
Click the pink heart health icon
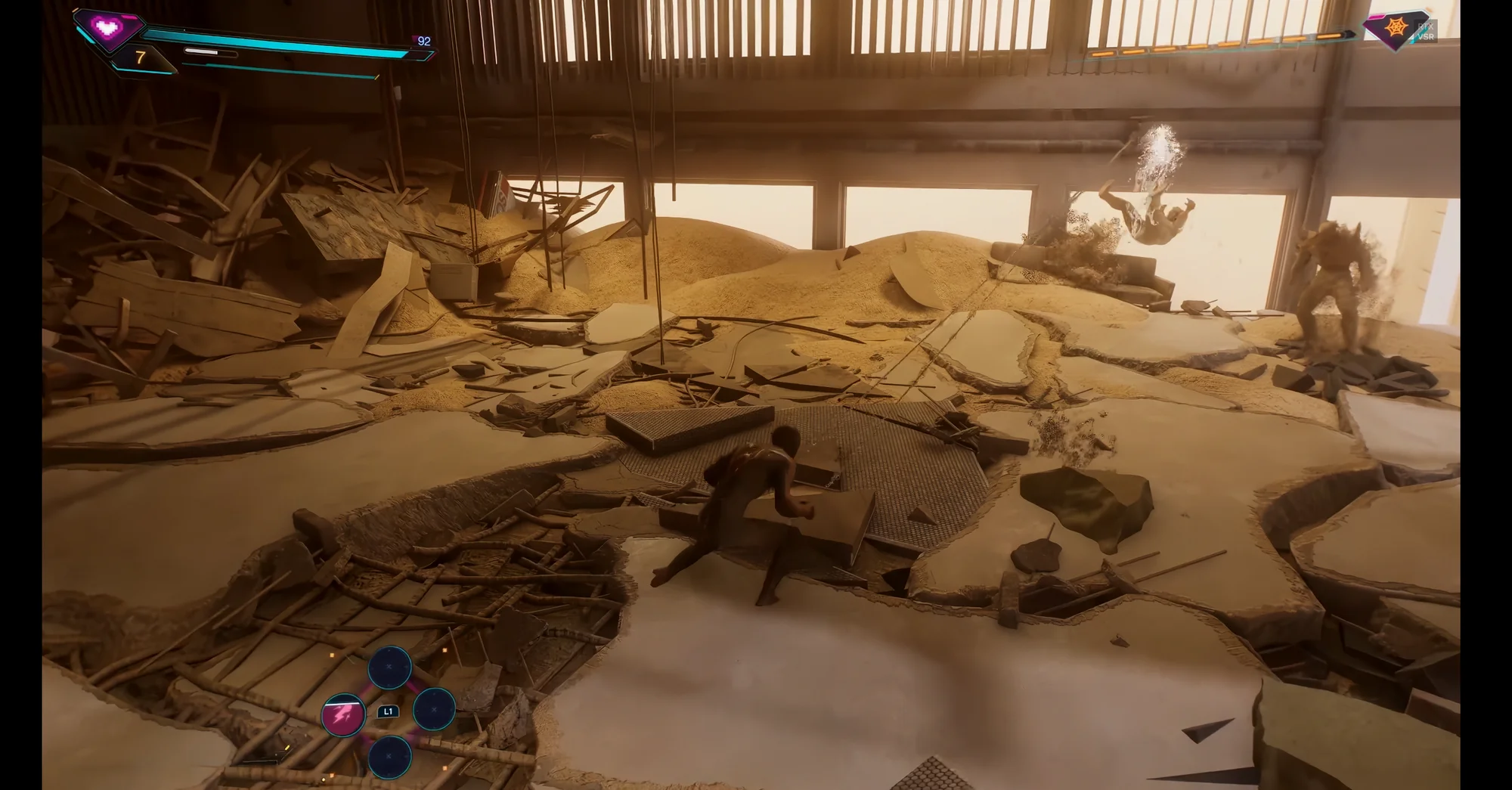click(x=108, y=28)
